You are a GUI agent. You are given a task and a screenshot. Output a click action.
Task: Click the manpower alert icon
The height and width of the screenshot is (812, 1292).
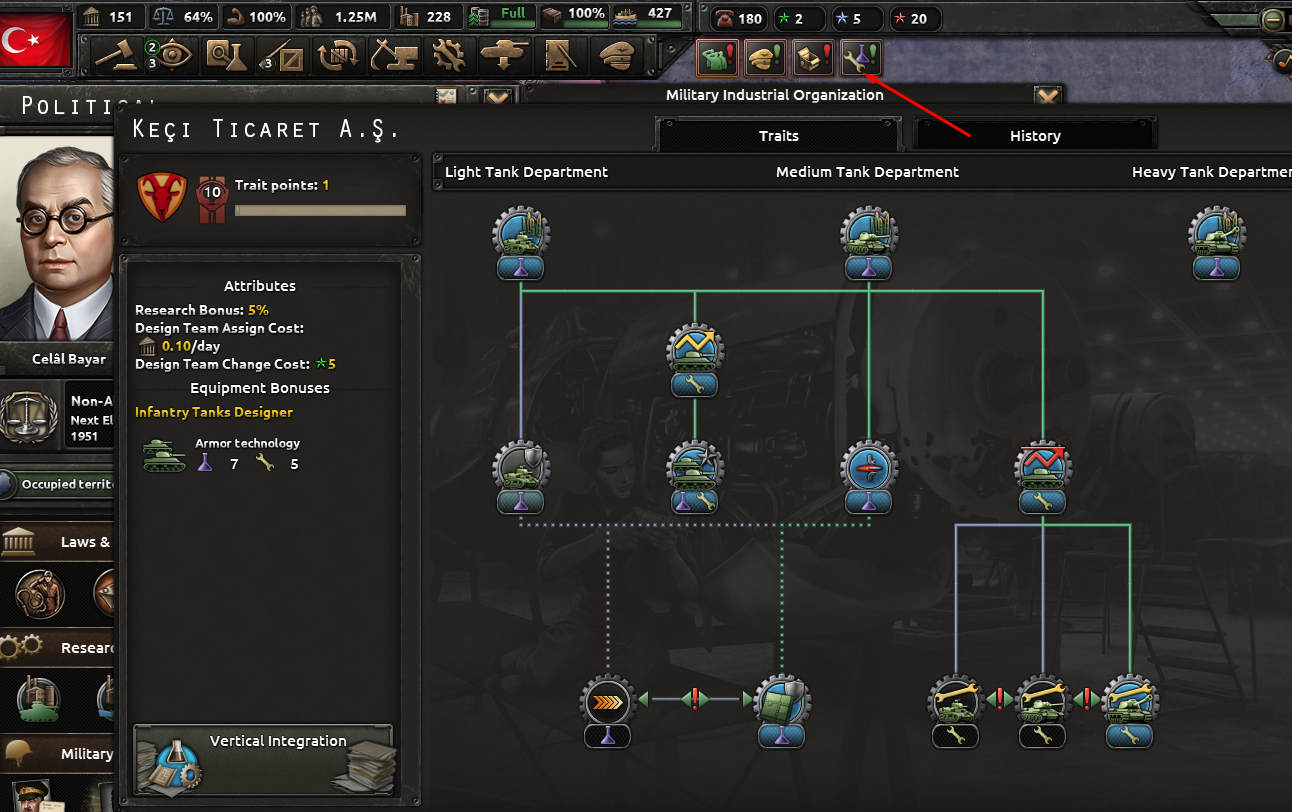click(717, 58)
